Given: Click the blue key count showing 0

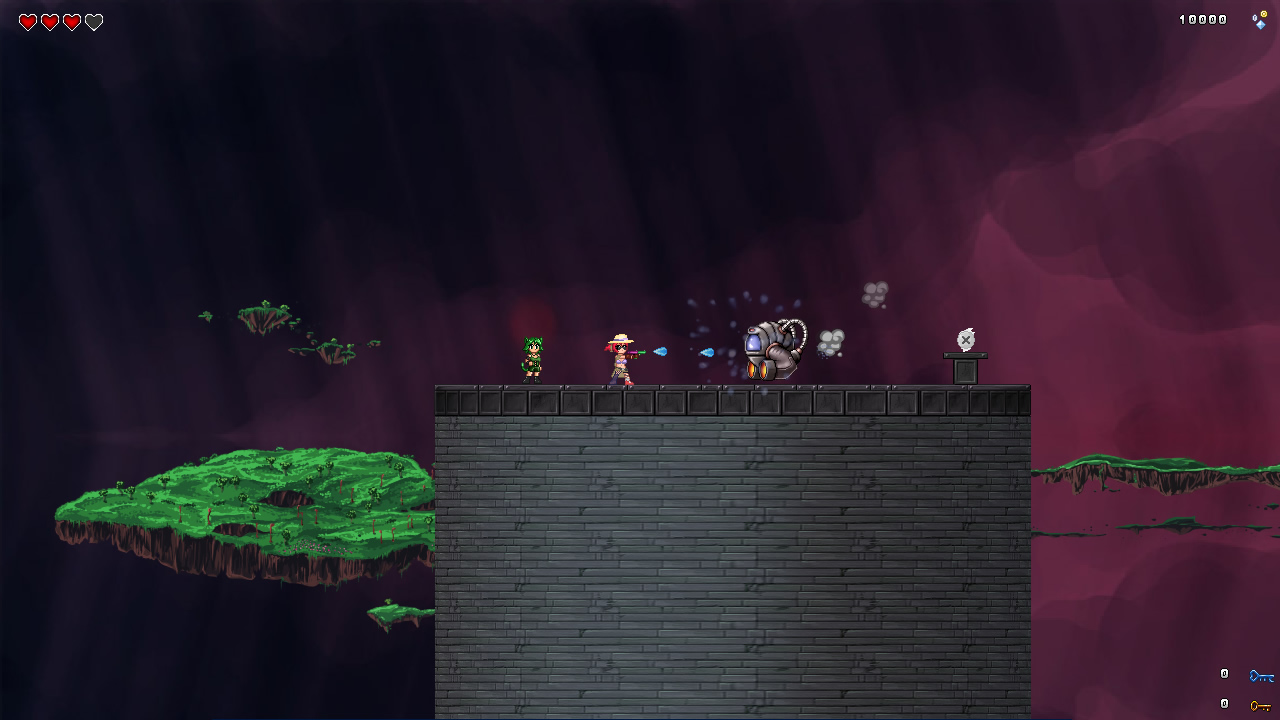Looking at the screenshot, I should pos(1224,674).
